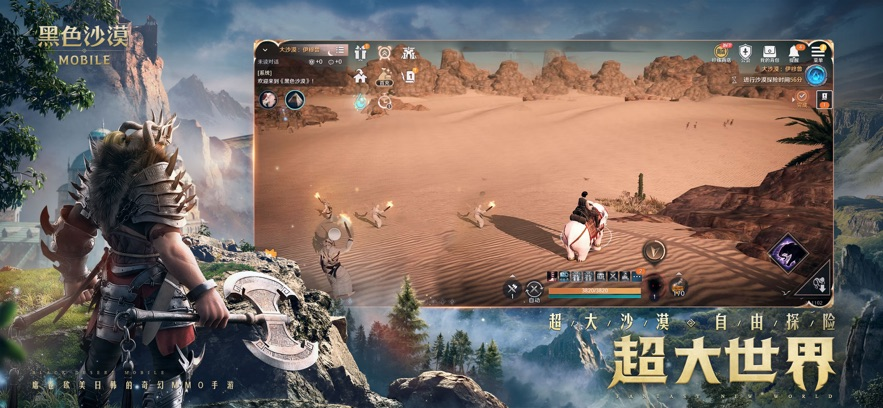
Task: Select the tent portrait icon
Action: (294, 99)
